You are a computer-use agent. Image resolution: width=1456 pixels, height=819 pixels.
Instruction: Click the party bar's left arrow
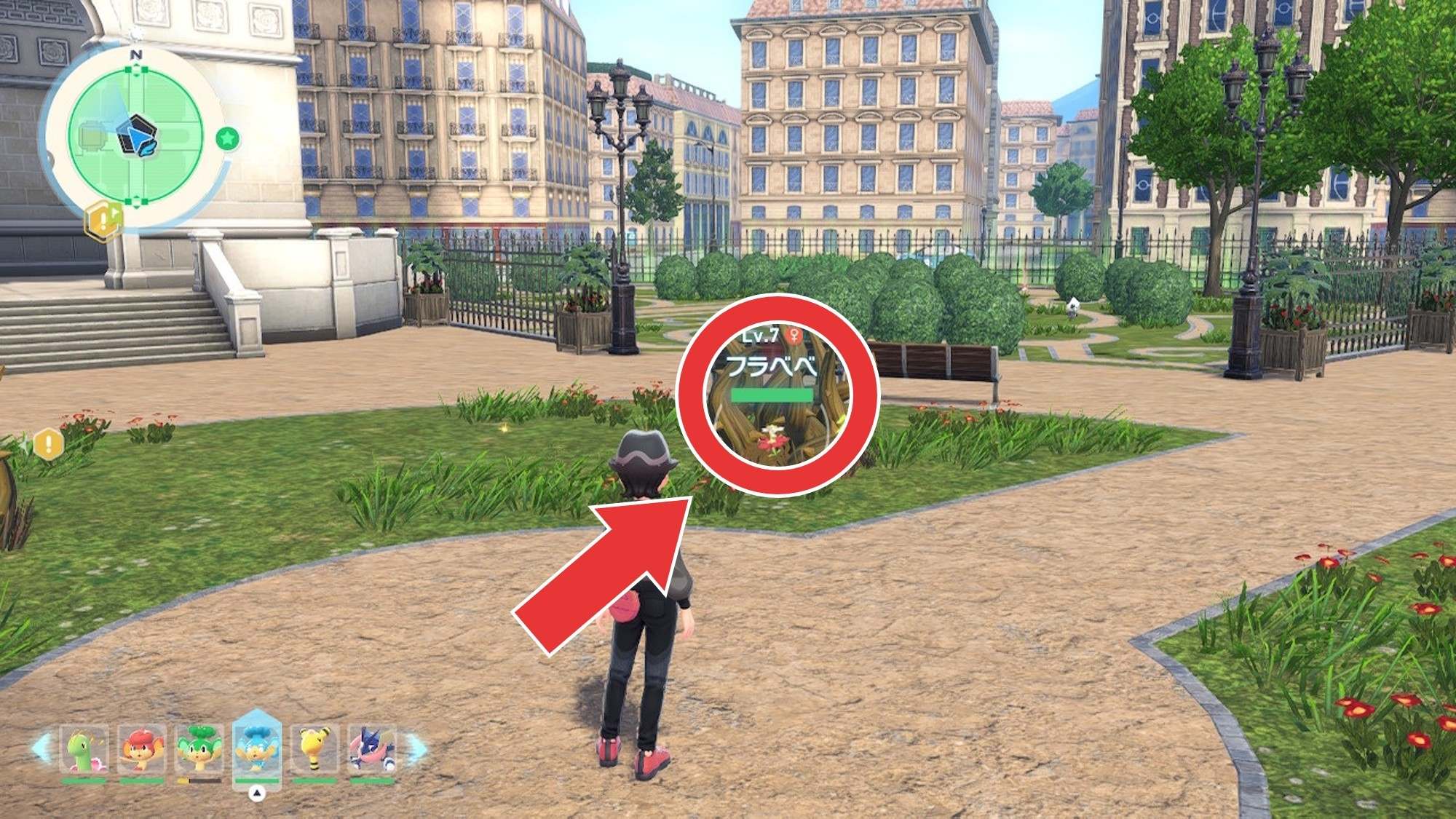(x=42, y=749)
